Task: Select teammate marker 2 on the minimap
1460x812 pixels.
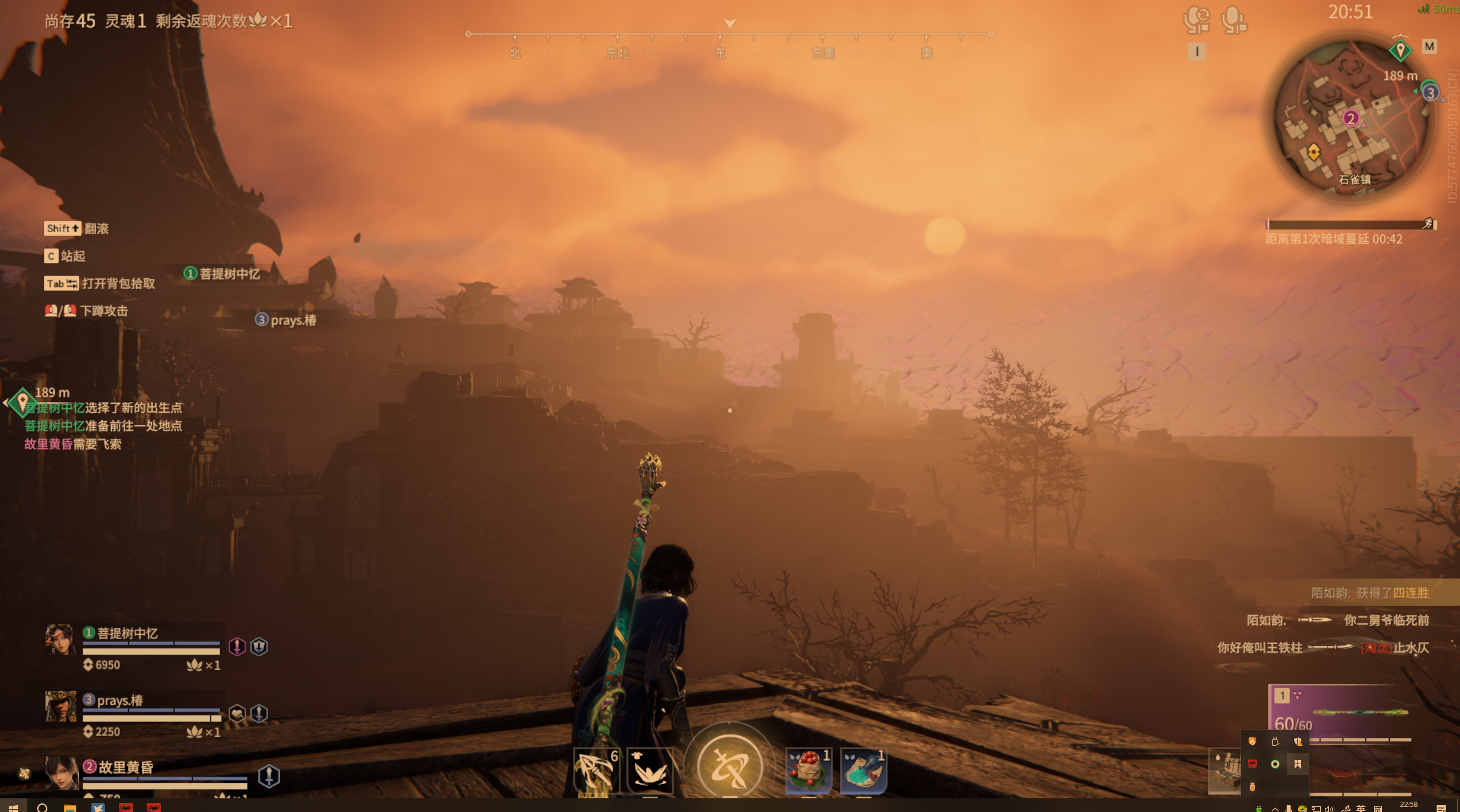Action: [x=1350, y=119]
